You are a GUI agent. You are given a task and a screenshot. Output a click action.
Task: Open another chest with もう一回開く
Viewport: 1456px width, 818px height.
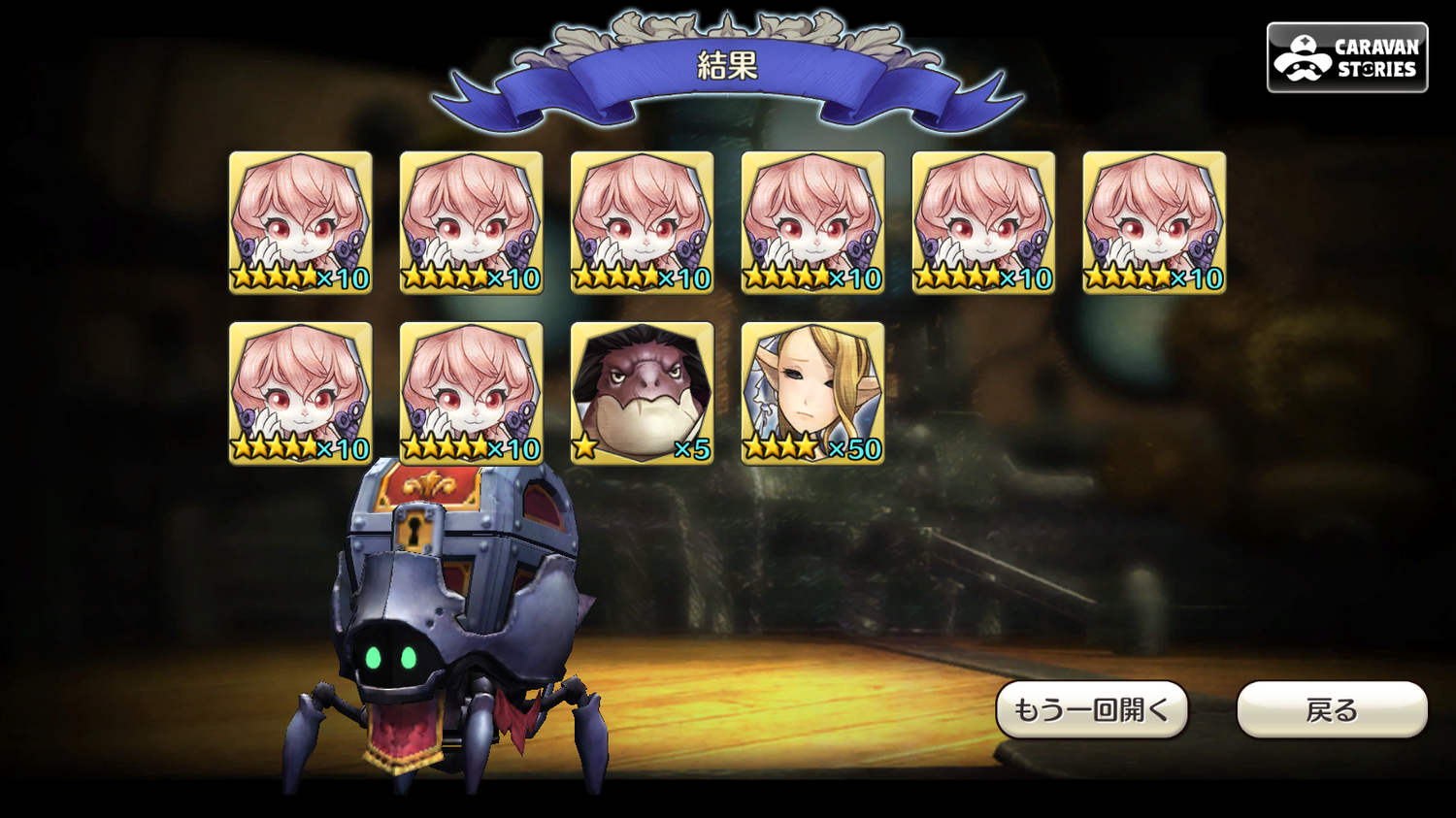point(1092,710)
